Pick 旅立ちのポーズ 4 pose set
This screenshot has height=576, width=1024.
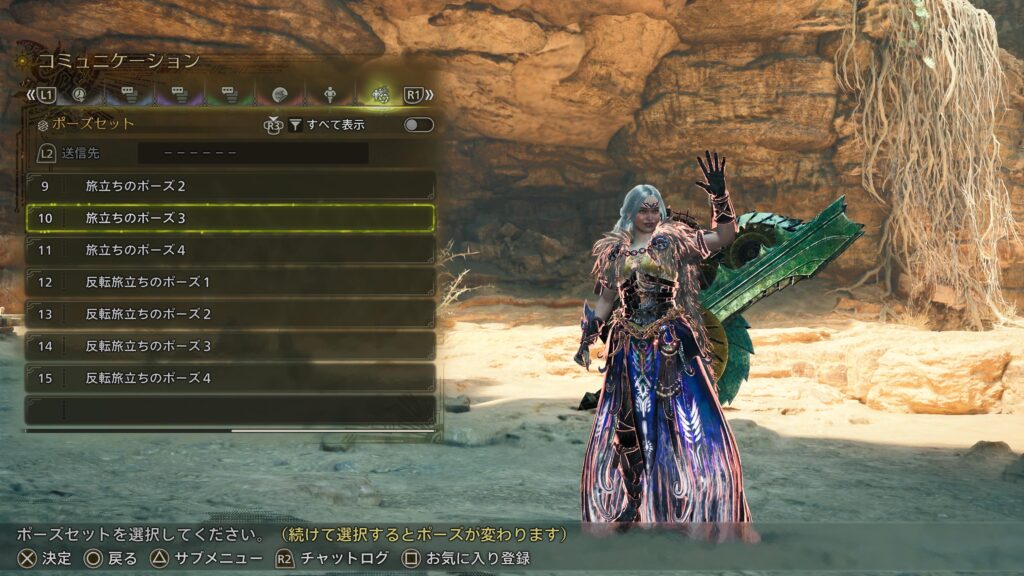point(230,250)
